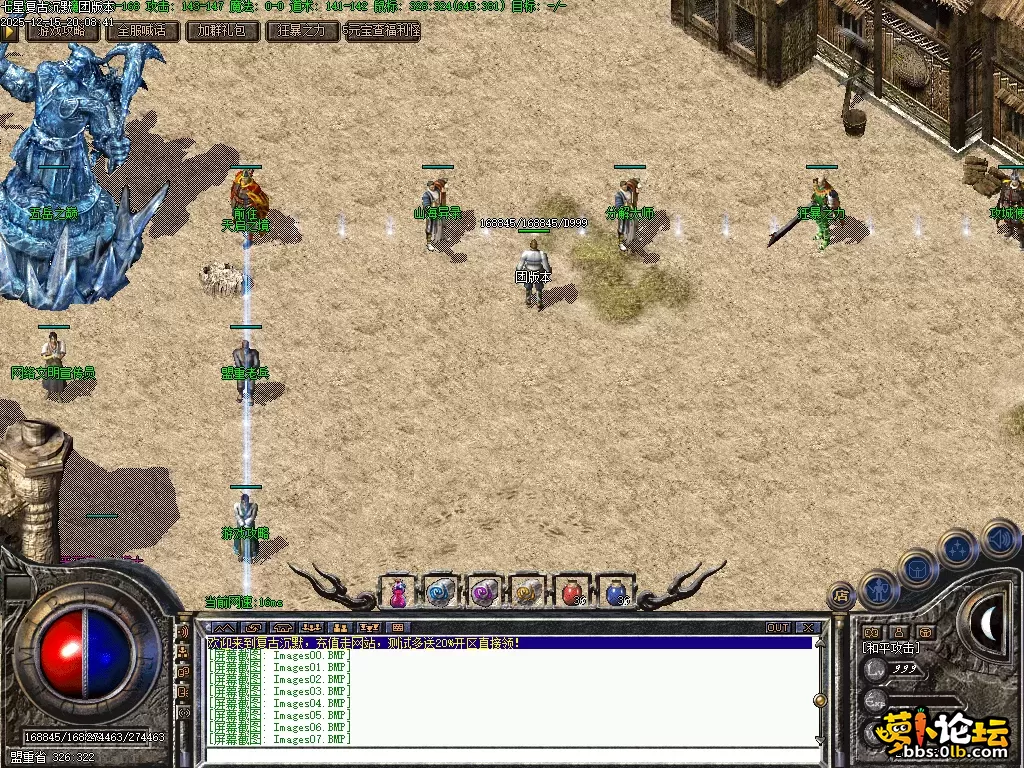Use the pink potion bottle in the belt

pos(398,593)
